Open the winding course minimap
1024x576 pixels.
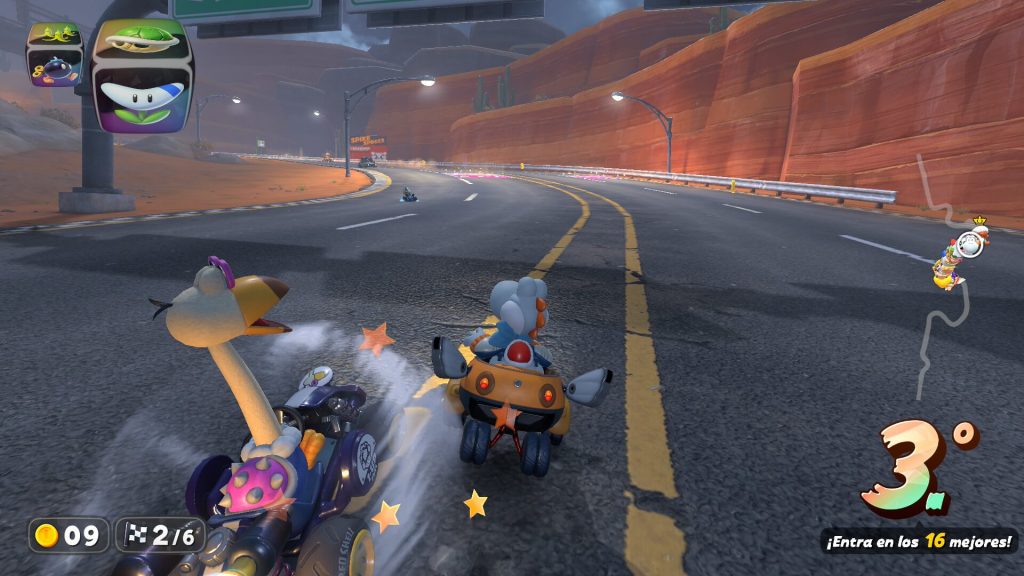pyautogui.click(x=942, y=280)
